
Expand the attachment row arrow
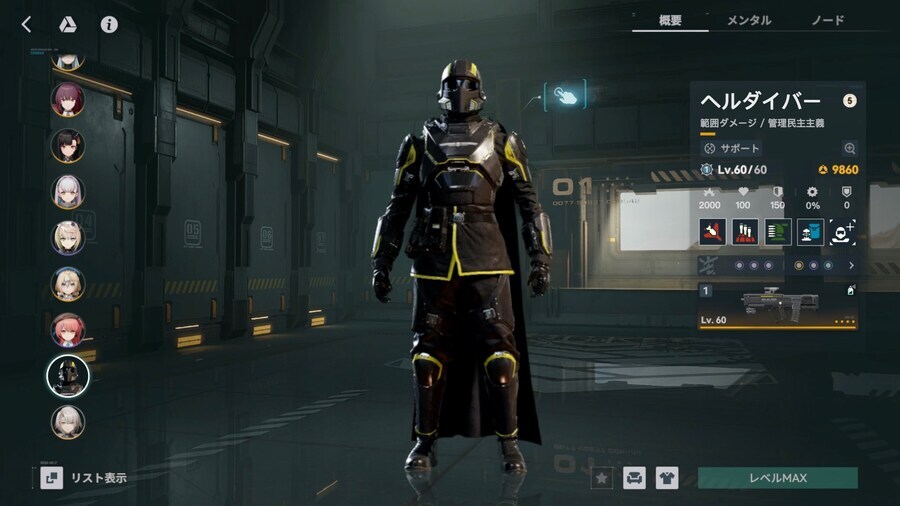point(851,266)
